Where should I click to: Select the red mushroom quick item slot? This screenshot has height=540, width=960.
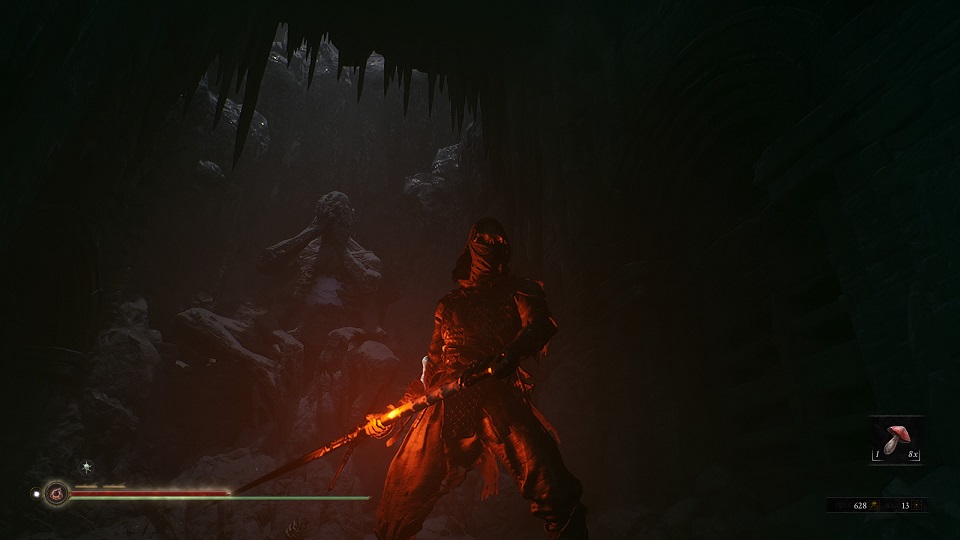pyautogui.click(x=896, y=440)
